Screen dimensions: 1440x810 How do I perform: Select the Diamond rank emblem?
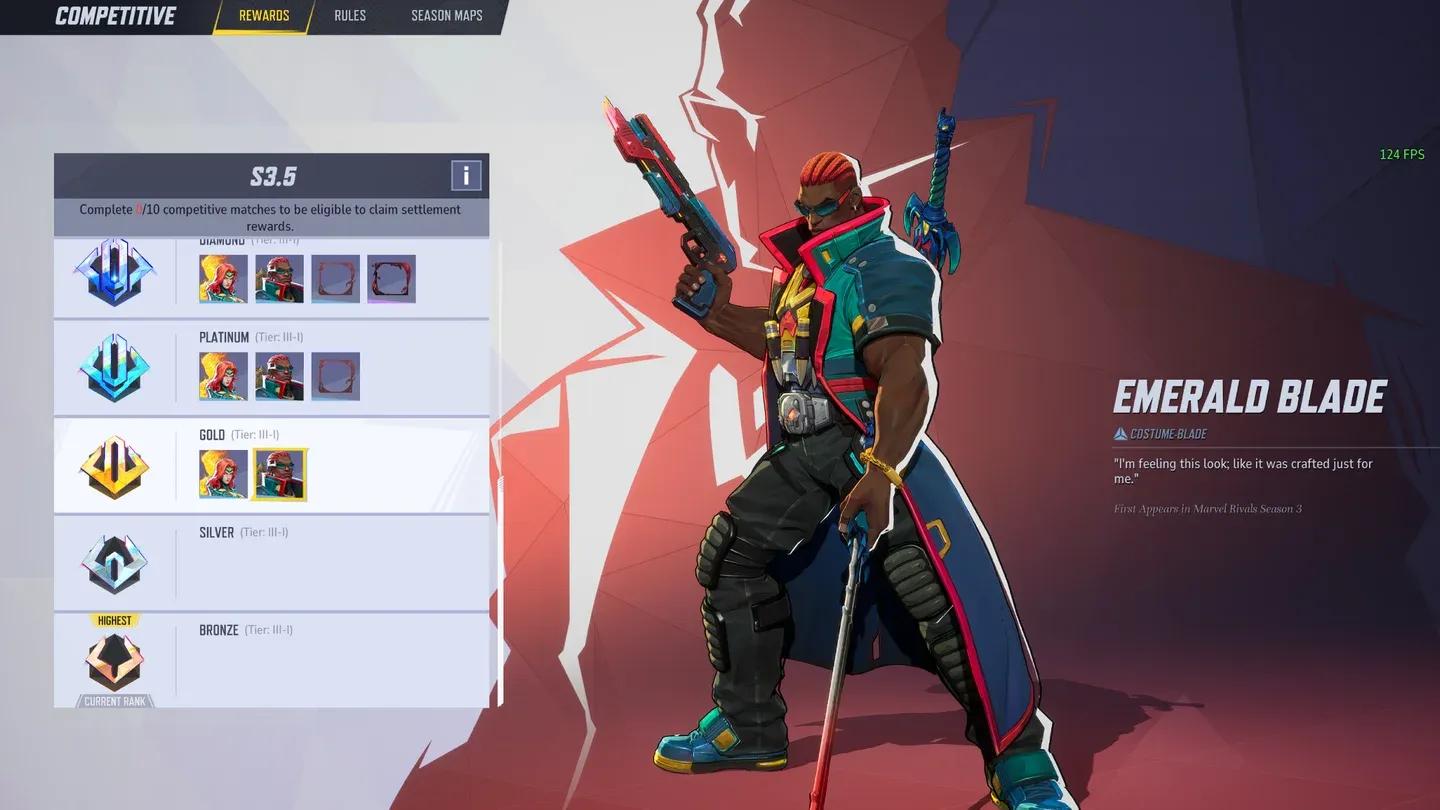[113, 270]
